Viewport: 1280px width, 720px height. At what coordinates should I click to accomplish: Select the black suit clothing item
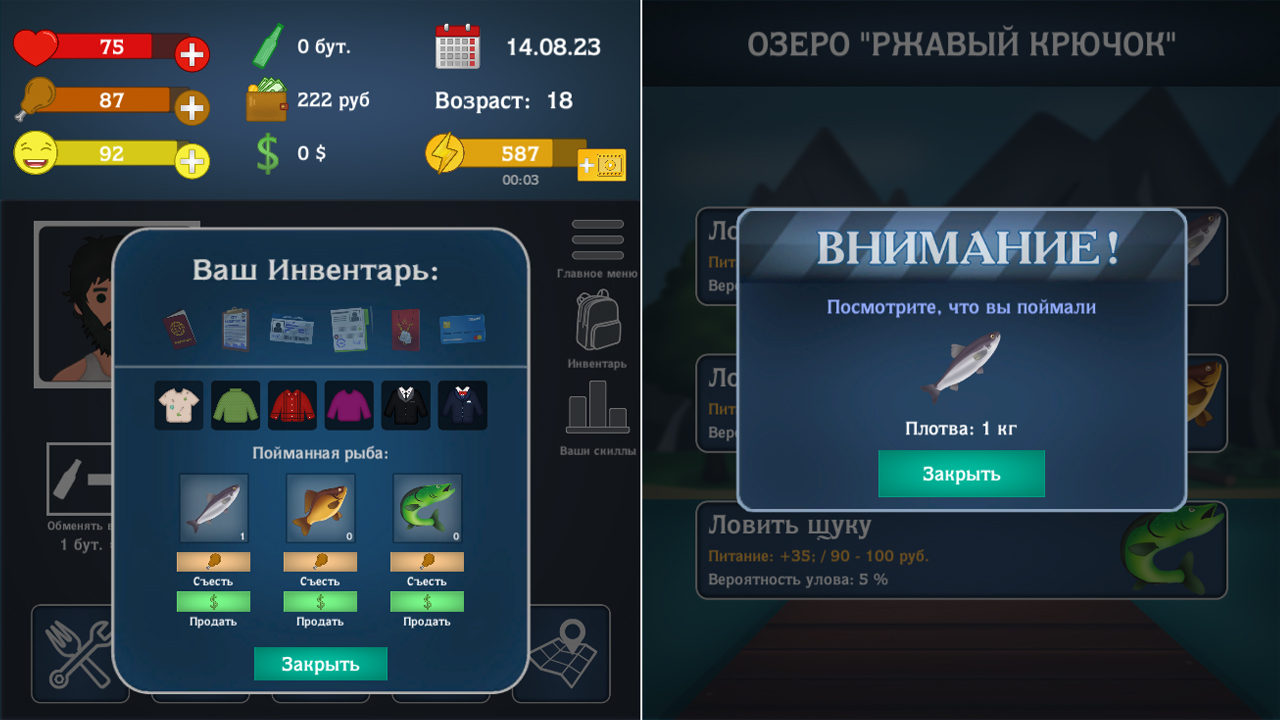pos(405,405)
